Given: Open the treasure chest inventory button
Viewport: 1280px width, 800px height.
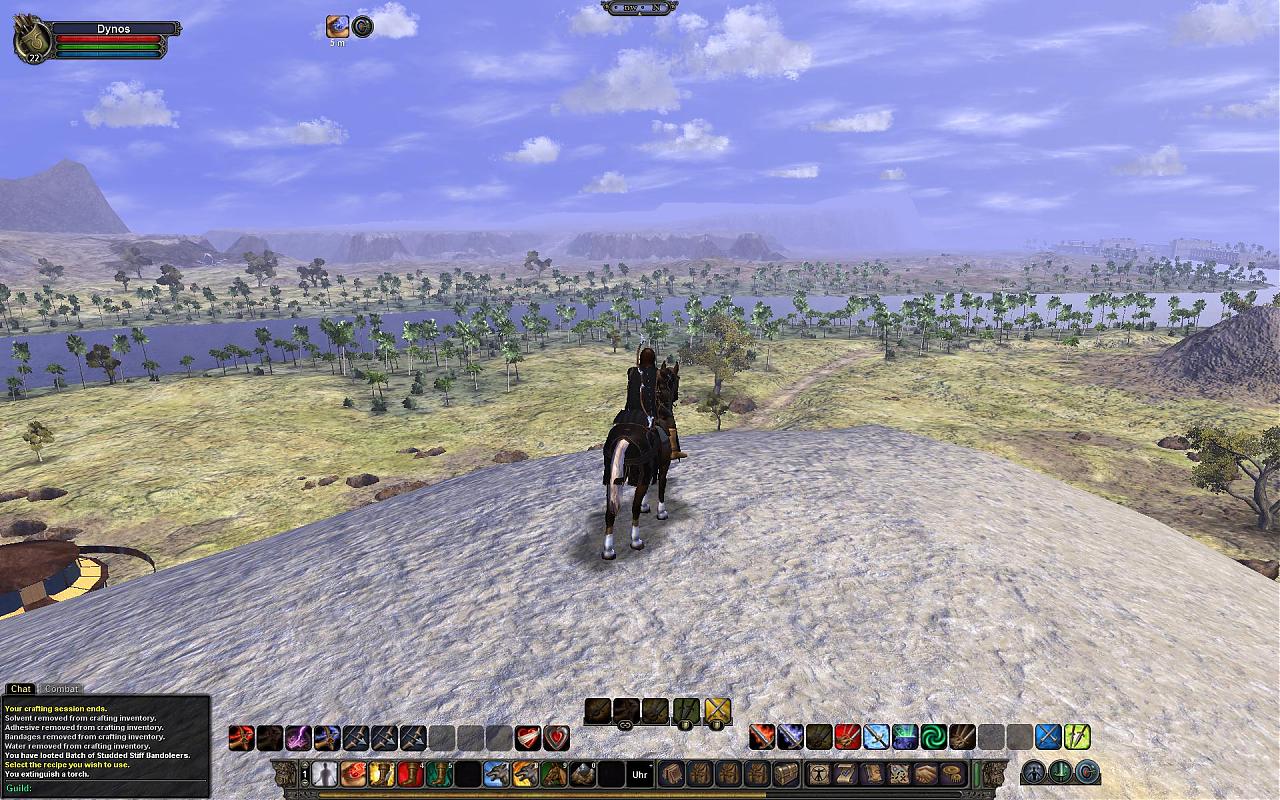Looking at the screenshot, I should (786, 774).
